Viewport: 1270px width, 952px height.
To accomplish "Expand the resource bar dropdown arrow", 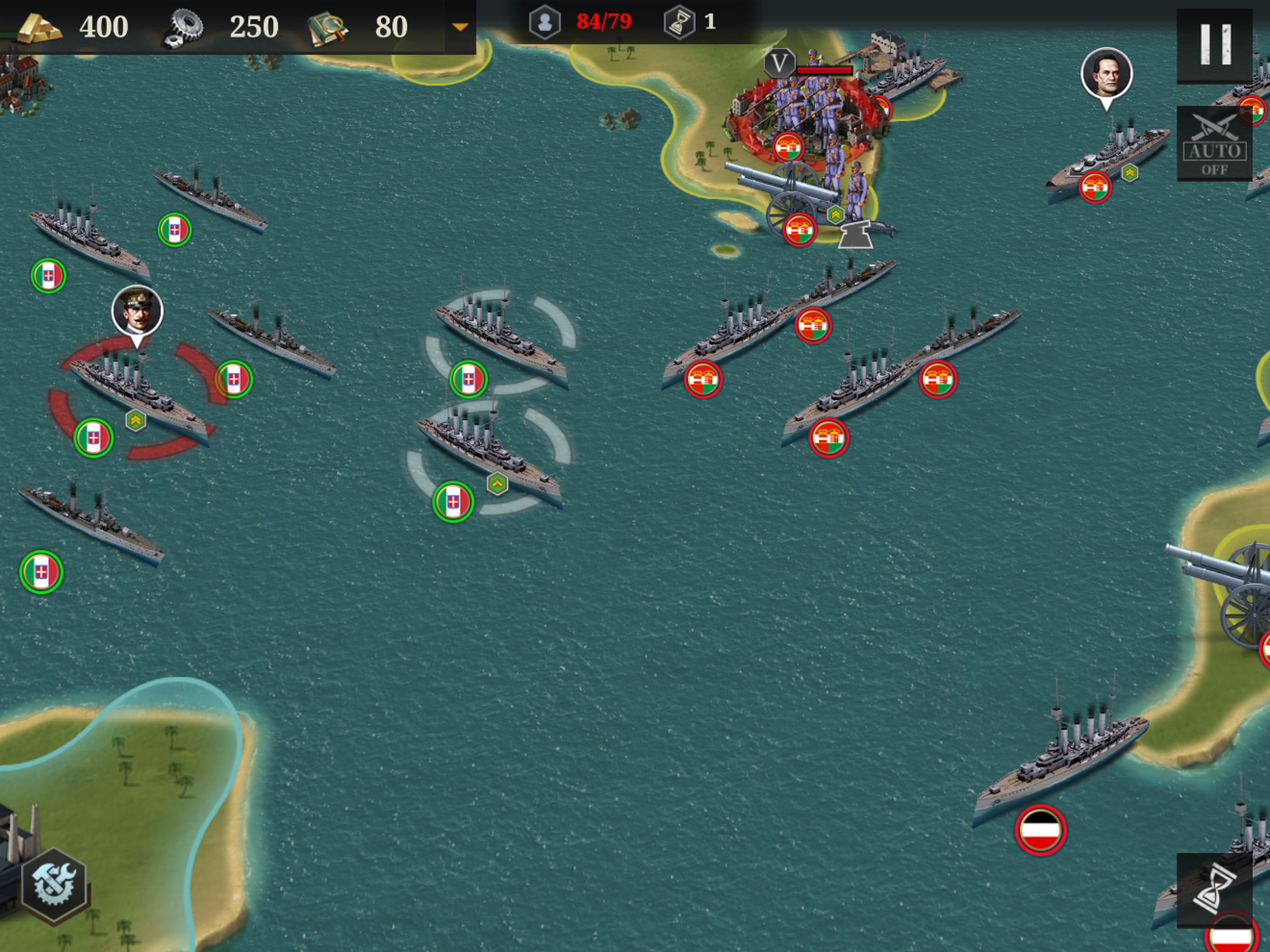I will [460, 27].
